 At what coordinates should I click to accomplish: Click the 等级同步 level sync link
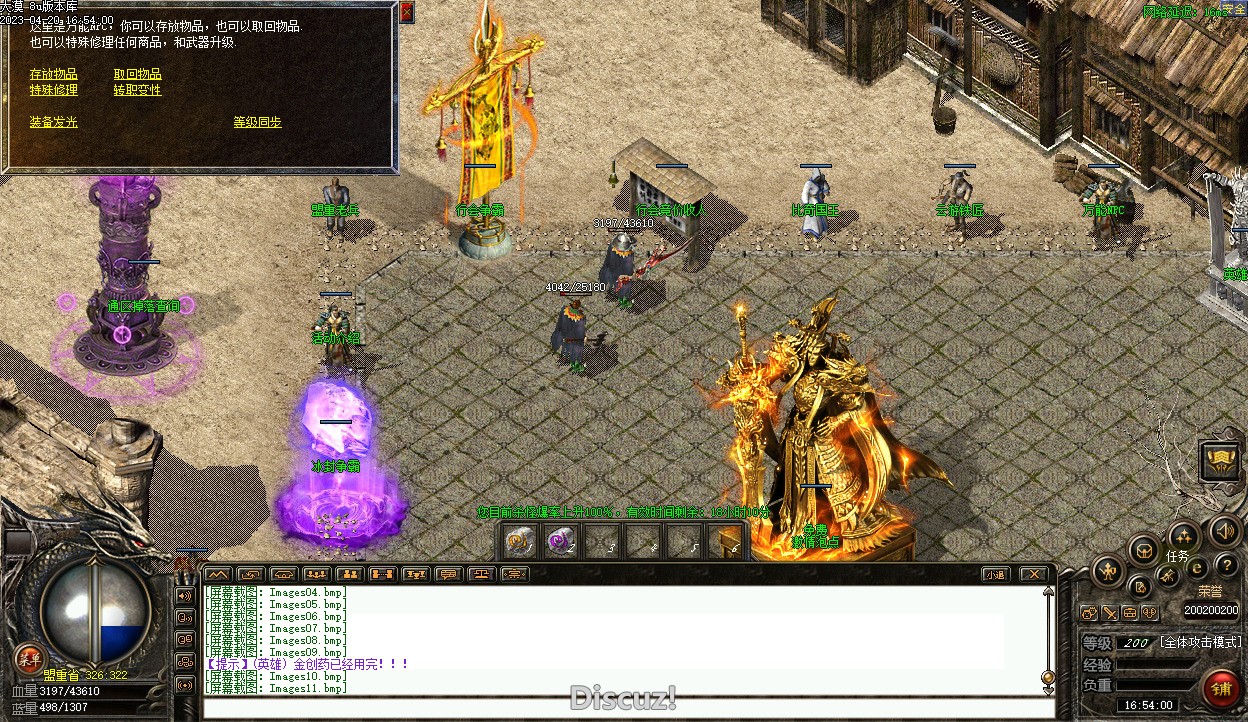257,122
